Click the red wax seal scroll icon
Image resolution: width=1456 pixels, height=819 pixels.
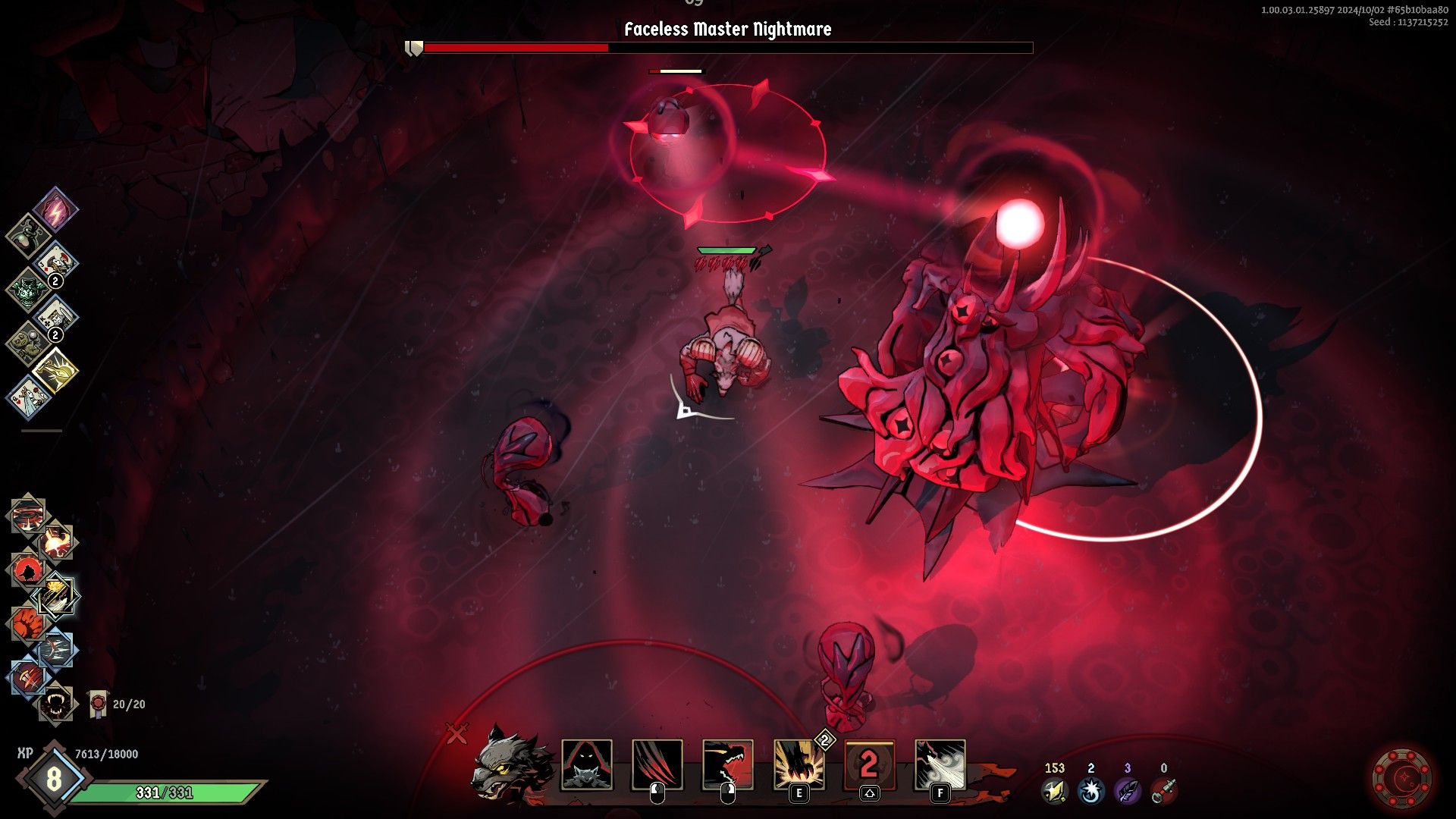tap(97, 704)
